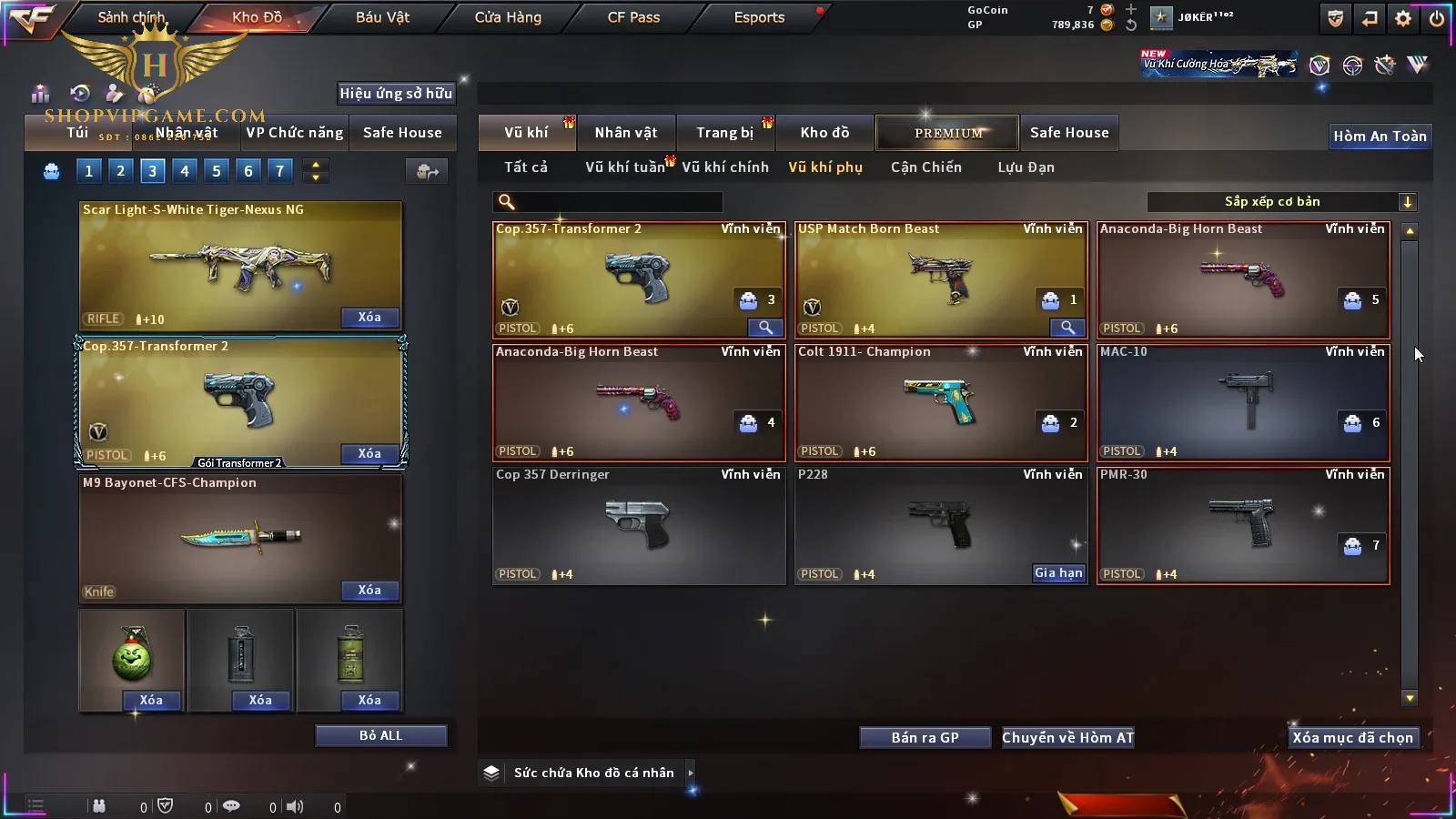Image resolution: width=1456 pixels, height=819 pixels.
Task: Open the Esports menu
Action: pos(759,17)
